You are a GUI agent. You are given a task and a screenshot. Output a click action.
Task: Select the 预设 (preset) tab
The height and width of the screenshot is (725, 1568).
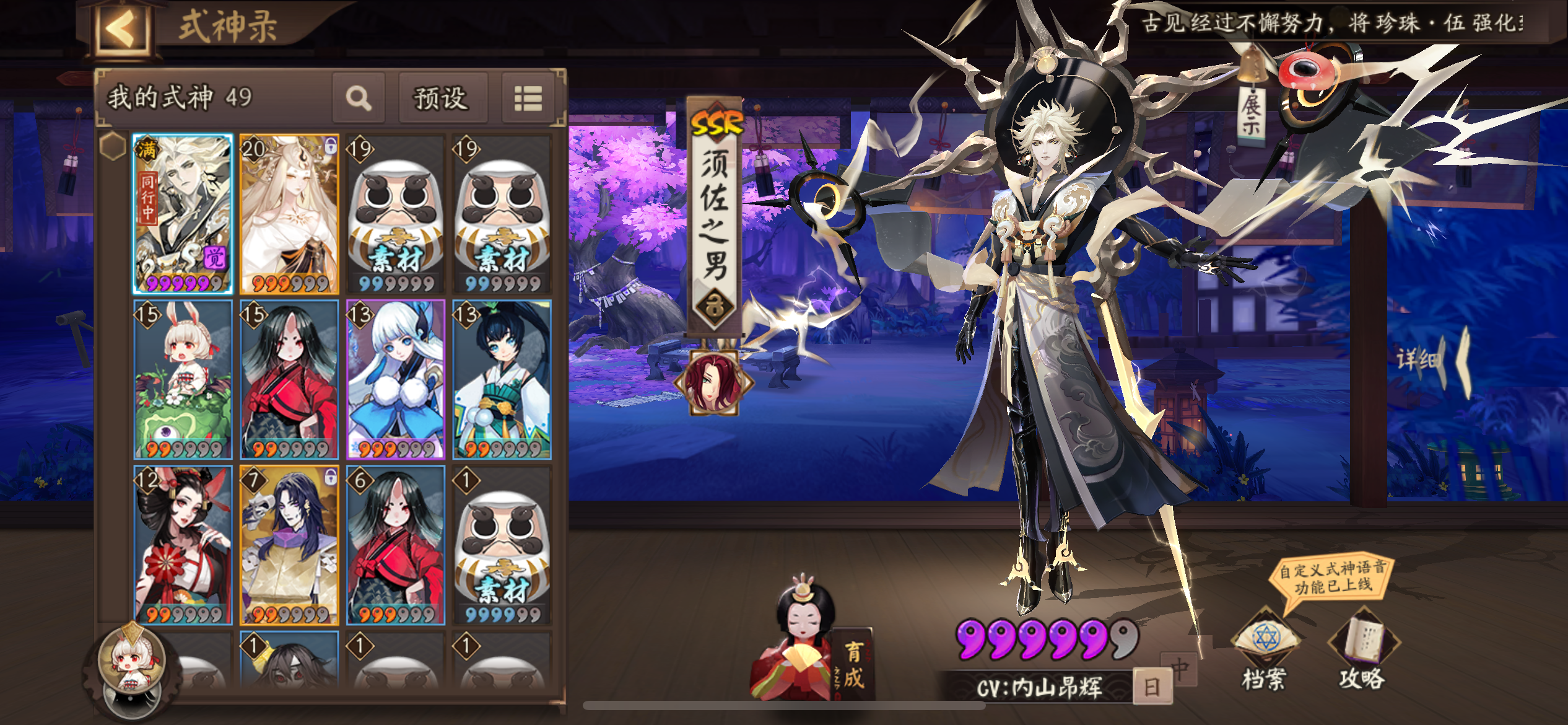point(443,98)
